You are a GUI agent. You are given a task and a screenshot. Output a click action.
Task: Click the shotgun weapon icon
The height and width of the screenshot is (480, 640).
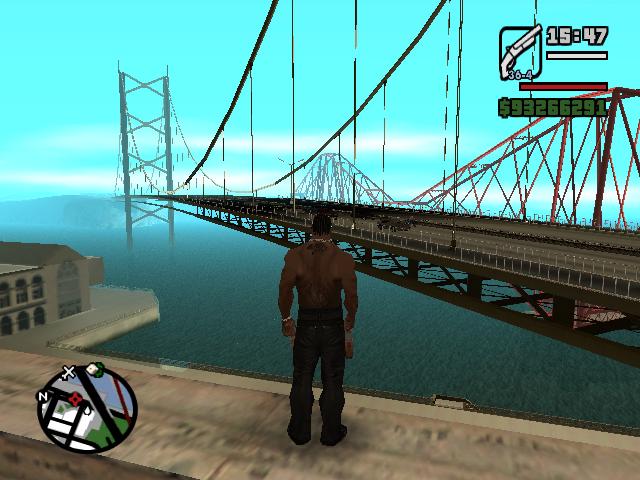pos(520,50)
